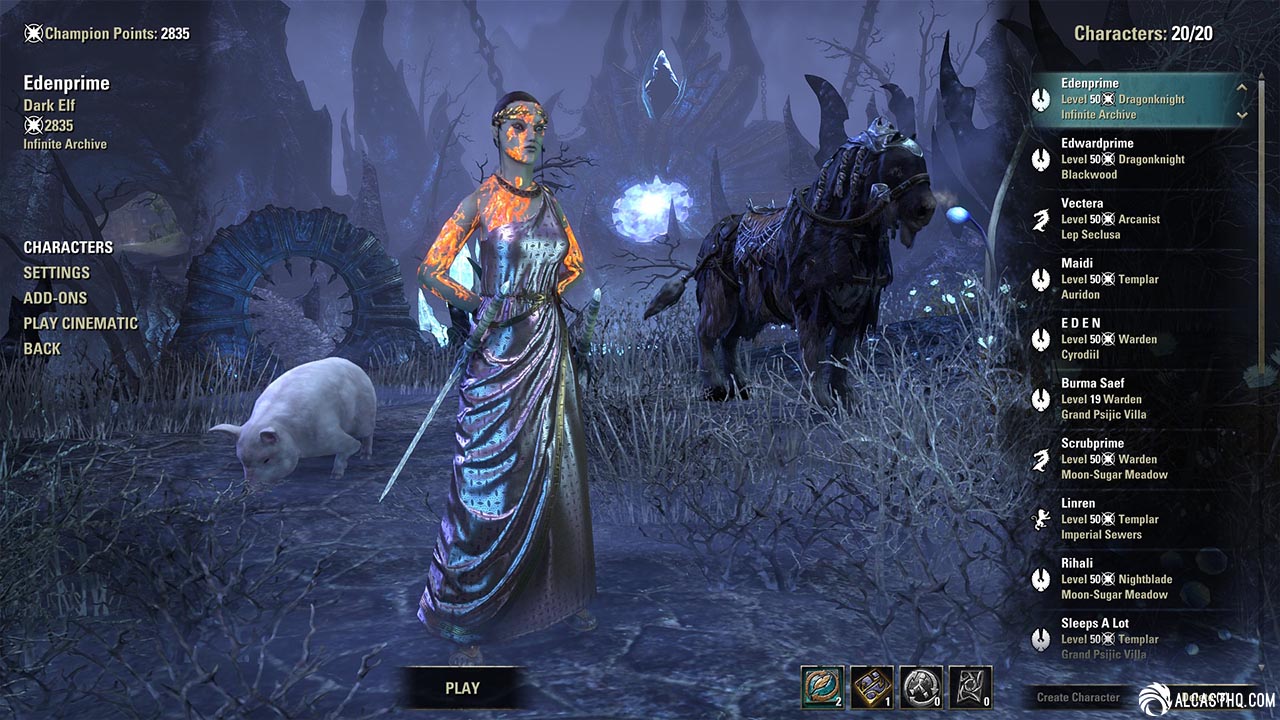Use the name change token icon
This screenshot has height=720, width=1280.
click(822, 687)
